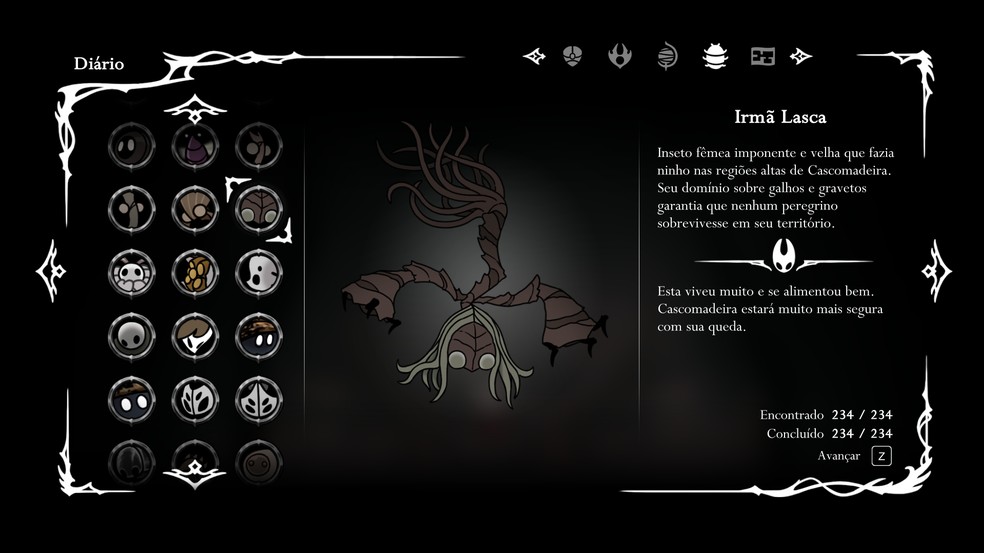Viewport: 984px width, 553px height.
Task: Go to the next pane with right edge arrow
Action: [936, 270]
